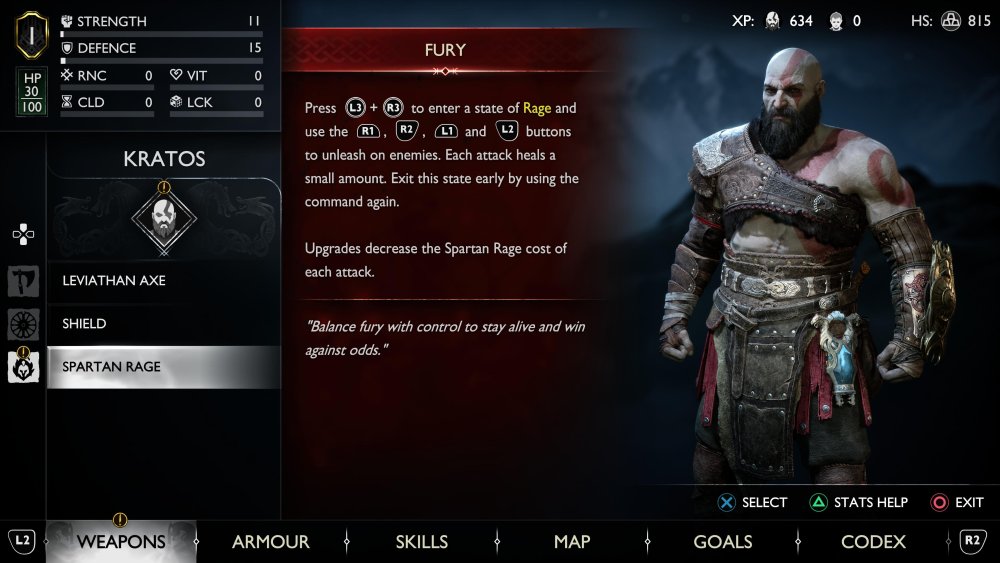Open the Armour tab
Viewport: 1000px width, 563px height.
click(x=270, y=542)
